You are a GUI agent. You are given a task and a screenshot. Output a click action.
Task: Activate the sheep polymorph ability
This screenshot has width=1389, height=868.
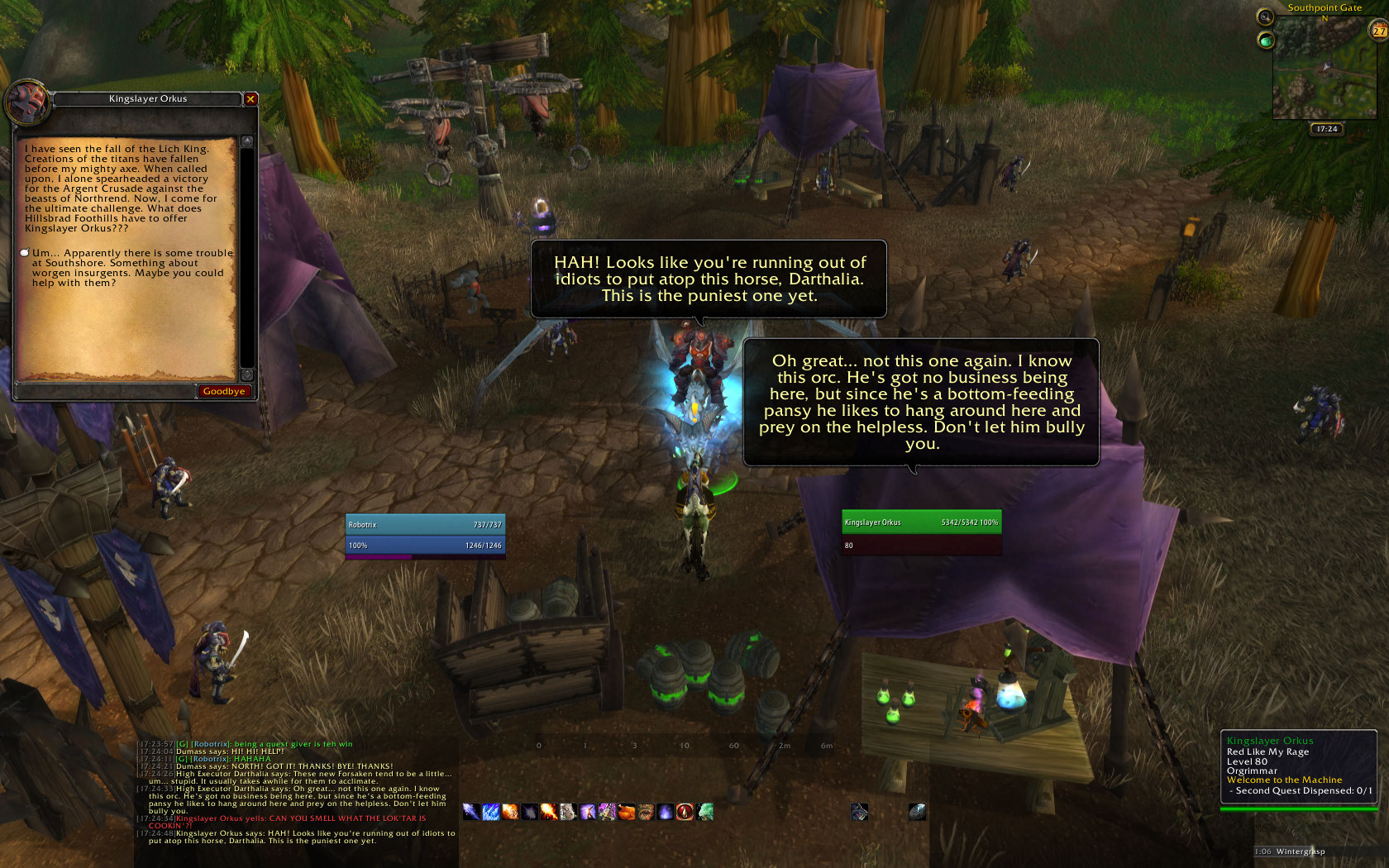pos(568,812)
